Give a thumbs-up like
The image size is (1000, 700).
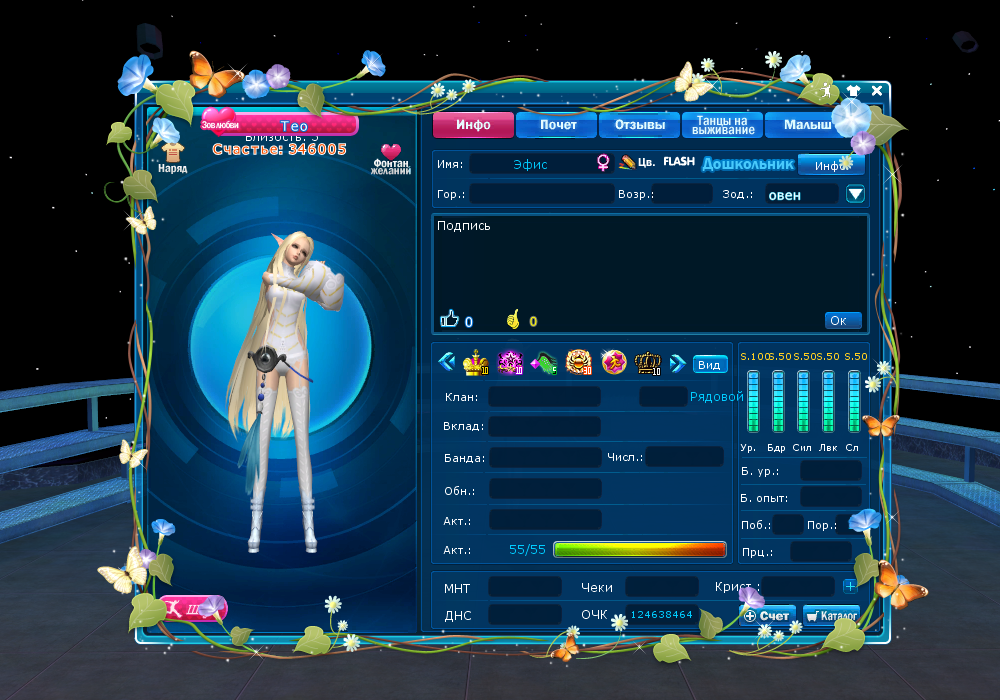450,320
